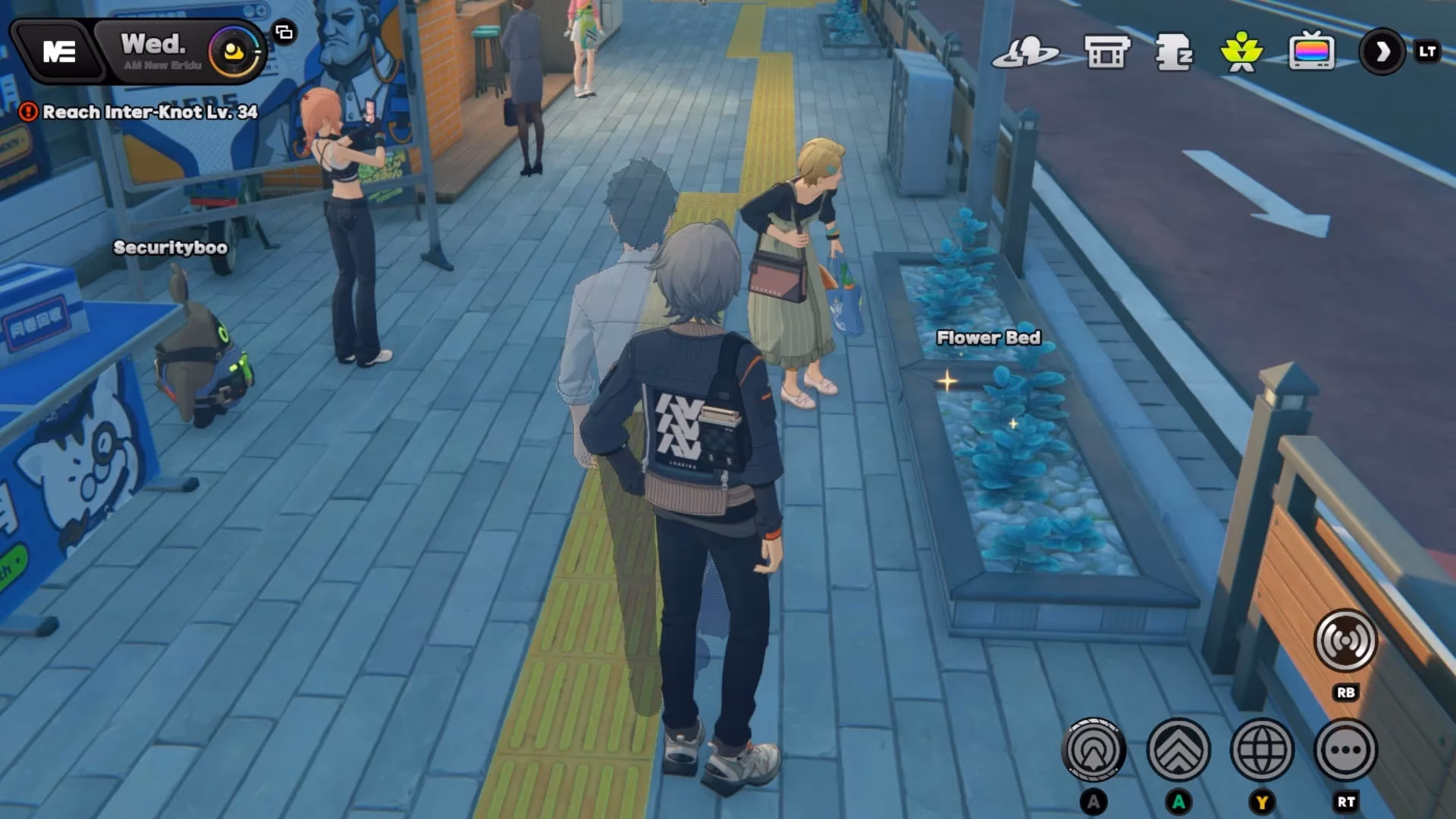Expand the top bar with the arrow button

point(1382,52)
